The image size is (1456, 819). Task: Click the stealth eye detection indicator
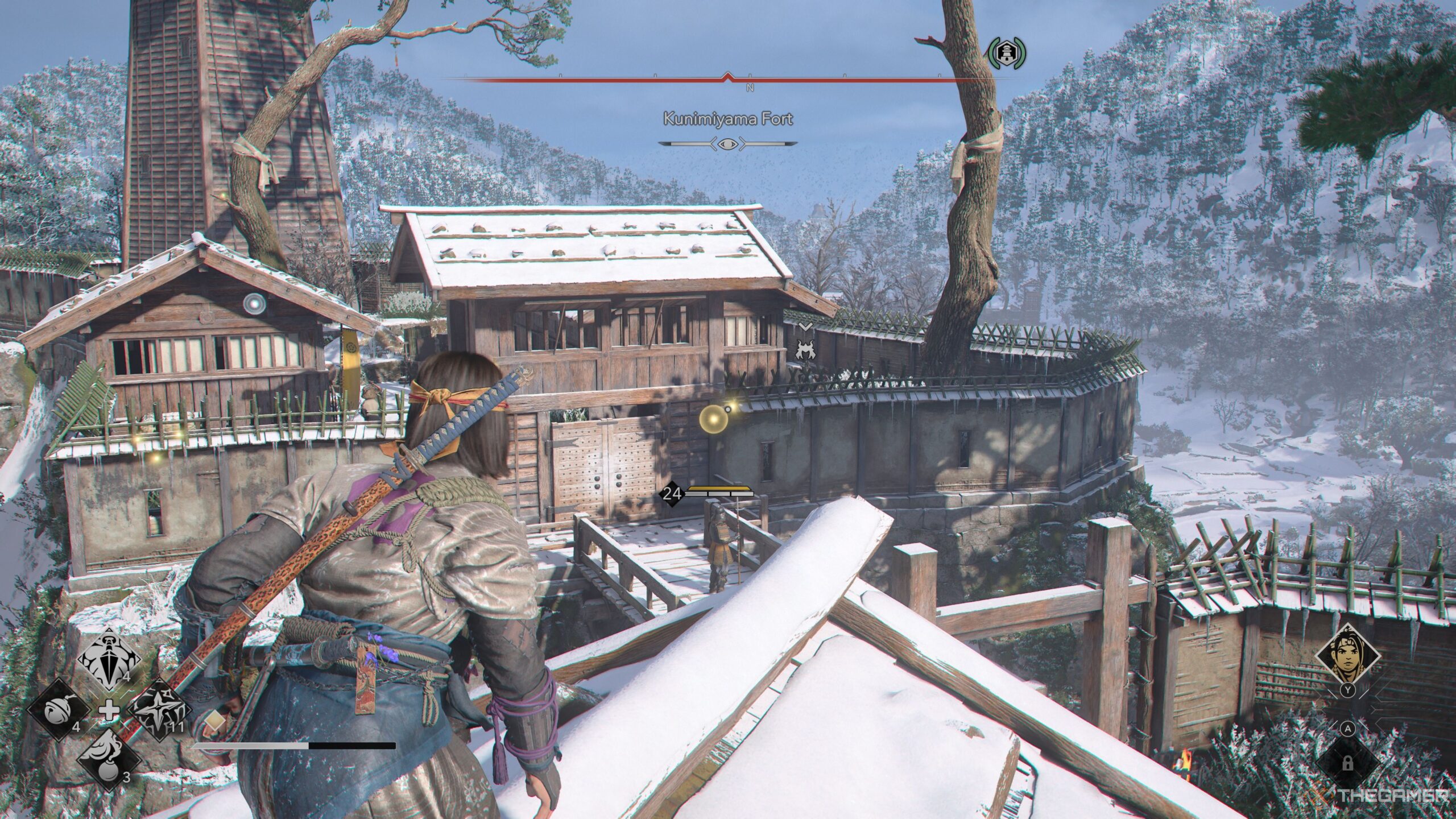[x=728, y=144]
